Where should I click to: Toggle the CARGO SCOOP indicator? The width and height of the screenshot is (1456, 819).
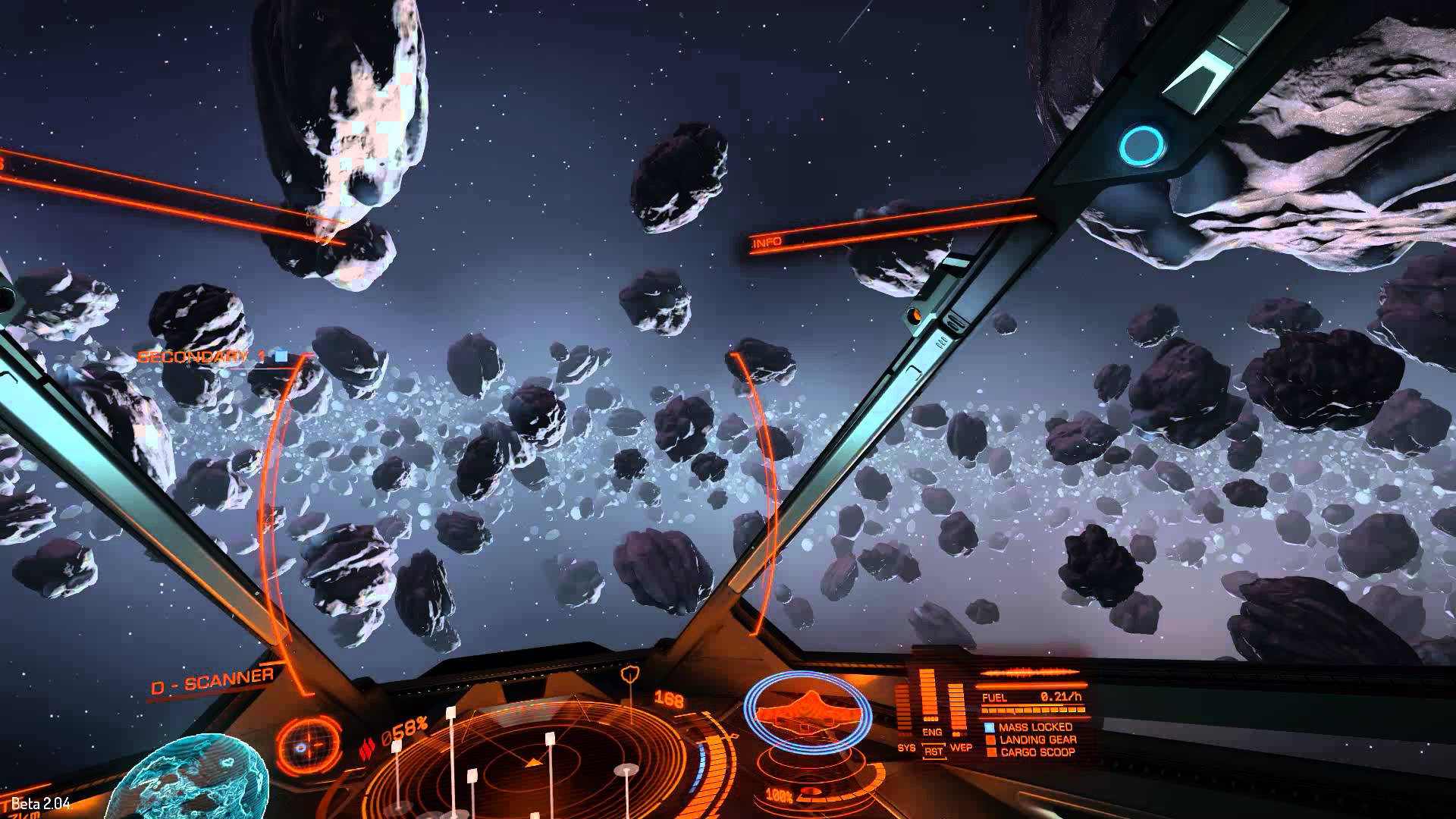pos(1037,752)
